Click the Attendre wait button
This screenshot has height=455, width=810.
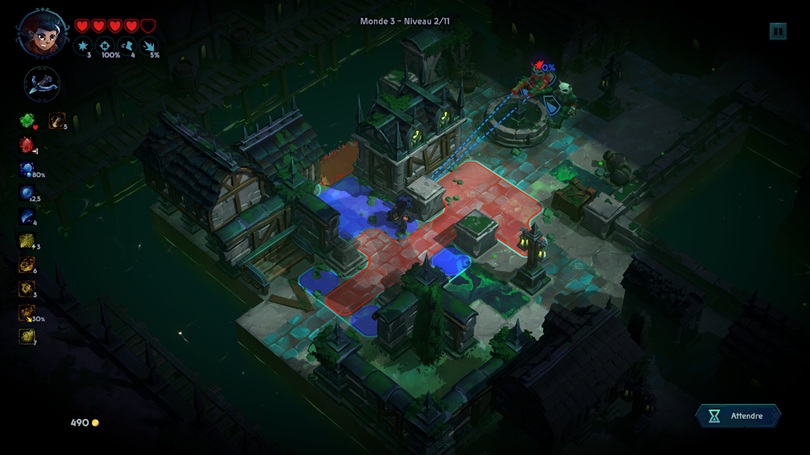pos(738,416)
